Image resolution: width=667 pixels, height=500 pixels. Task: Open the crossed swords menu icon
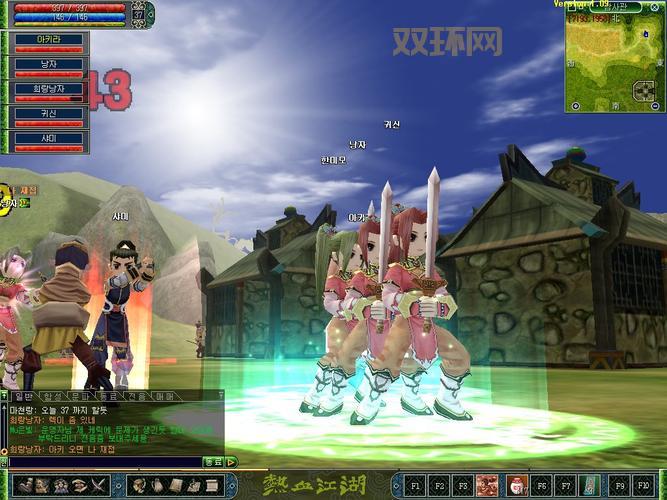click(99, 485)
